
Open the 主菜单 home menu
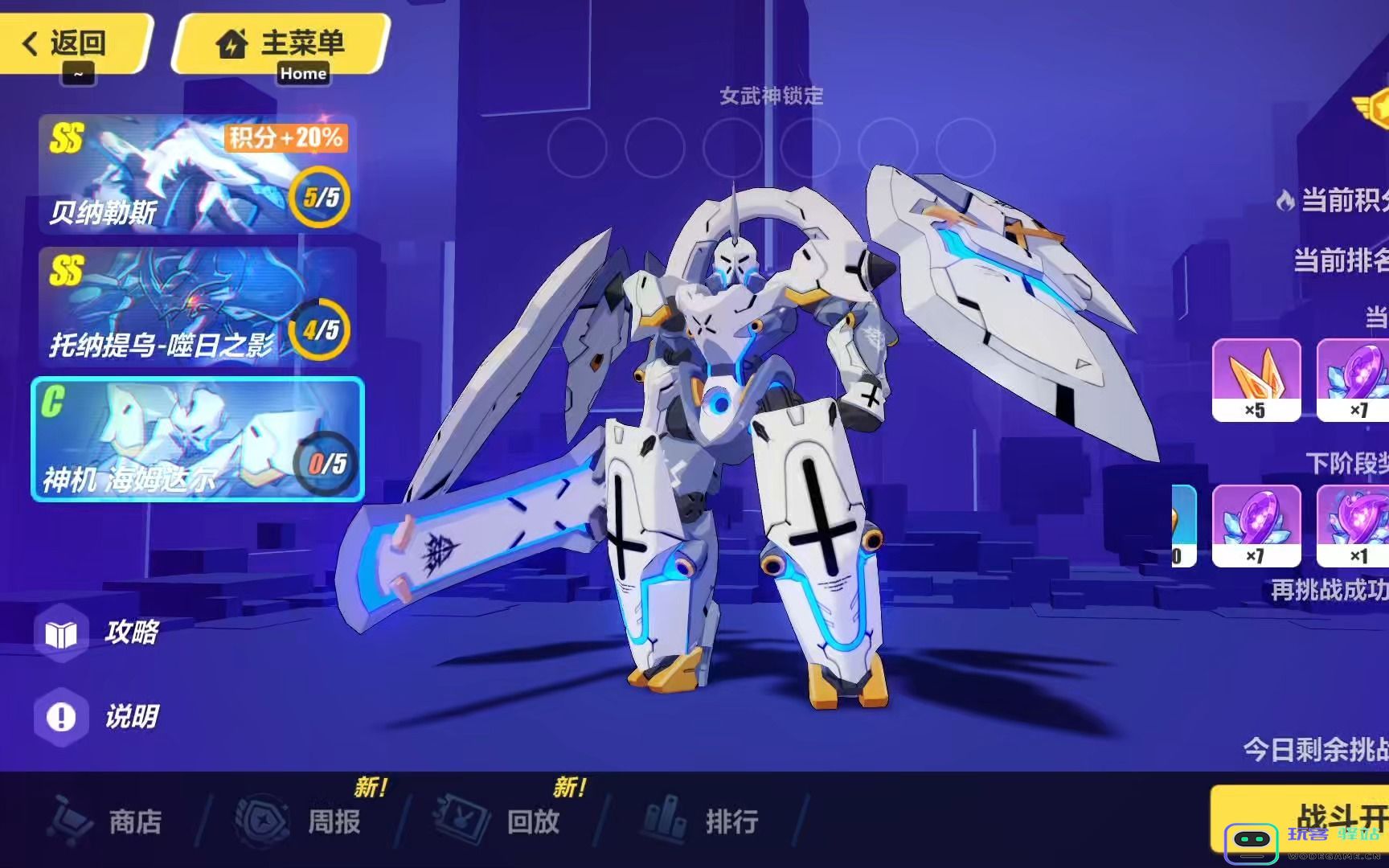281,43
